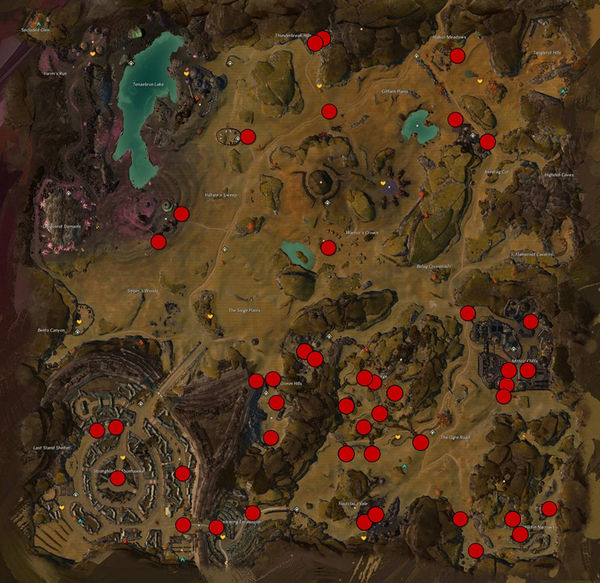Choose the red marker at the circular city's center

pos(117,478)
